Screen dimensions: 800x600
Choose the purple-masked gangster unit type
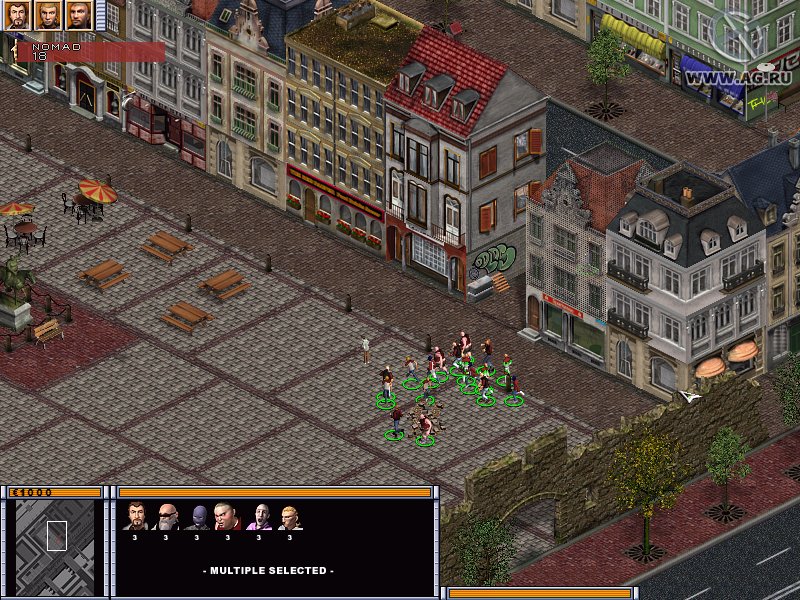(197, 516)
